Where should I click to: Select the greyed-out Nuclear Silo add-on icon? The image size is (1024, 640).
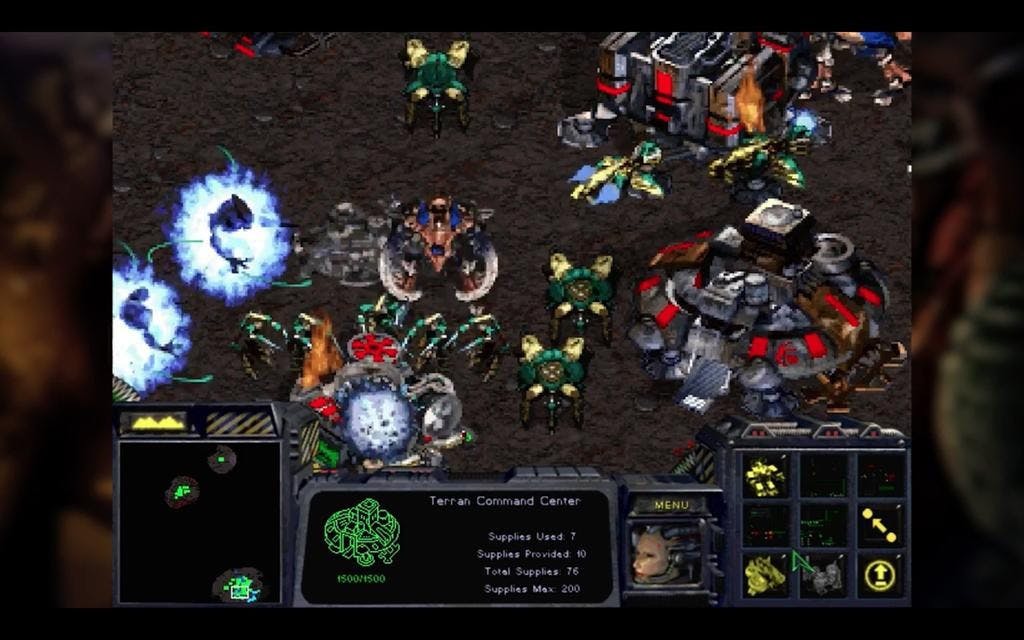pos(822,575)
